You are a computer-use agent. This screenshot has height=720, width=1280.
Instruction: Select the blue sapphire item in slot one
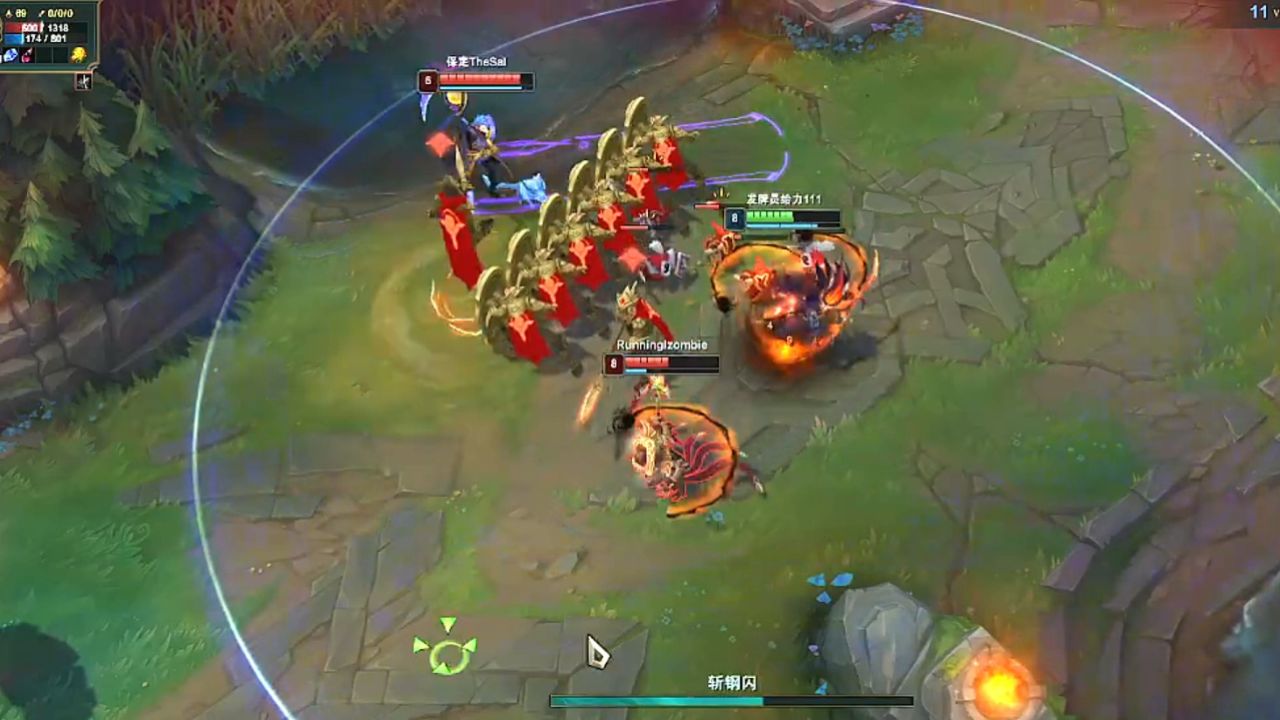(11, 56)
